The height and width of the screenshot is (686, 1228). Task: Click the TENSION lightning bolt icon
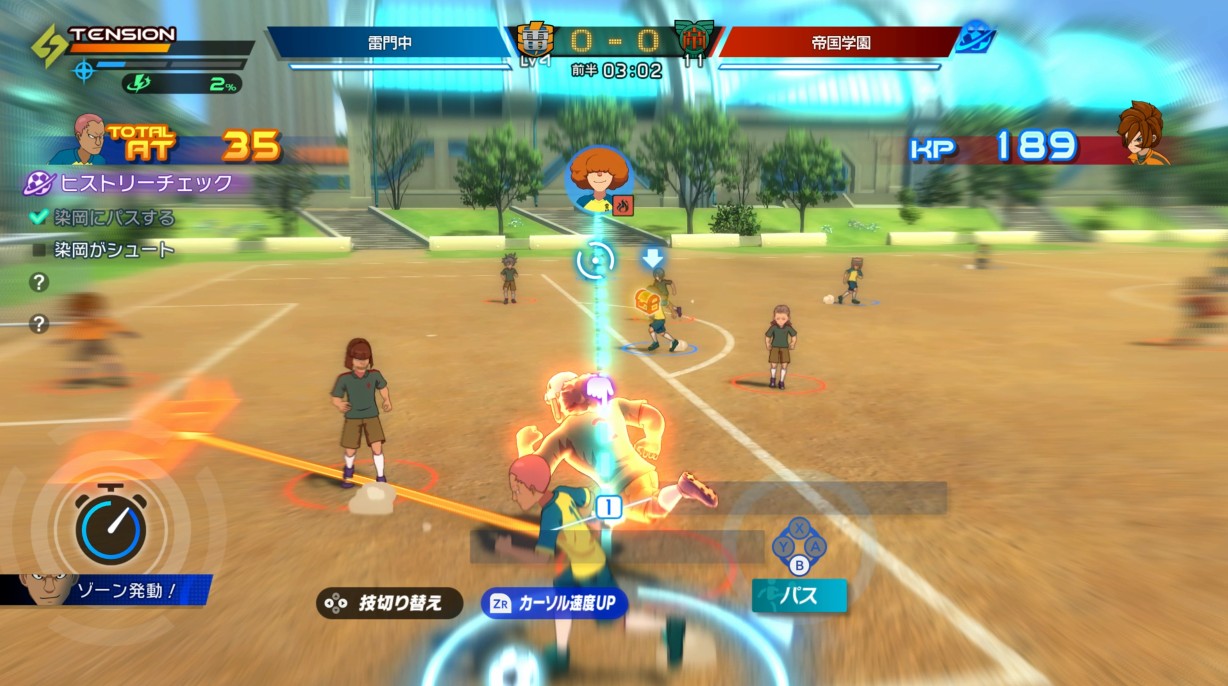tap(48, 45)
